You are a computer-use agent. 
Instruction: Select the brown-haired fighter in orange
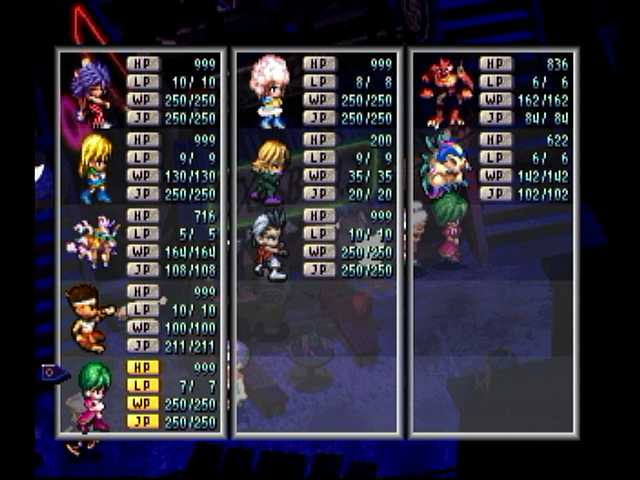pos(95,318)
